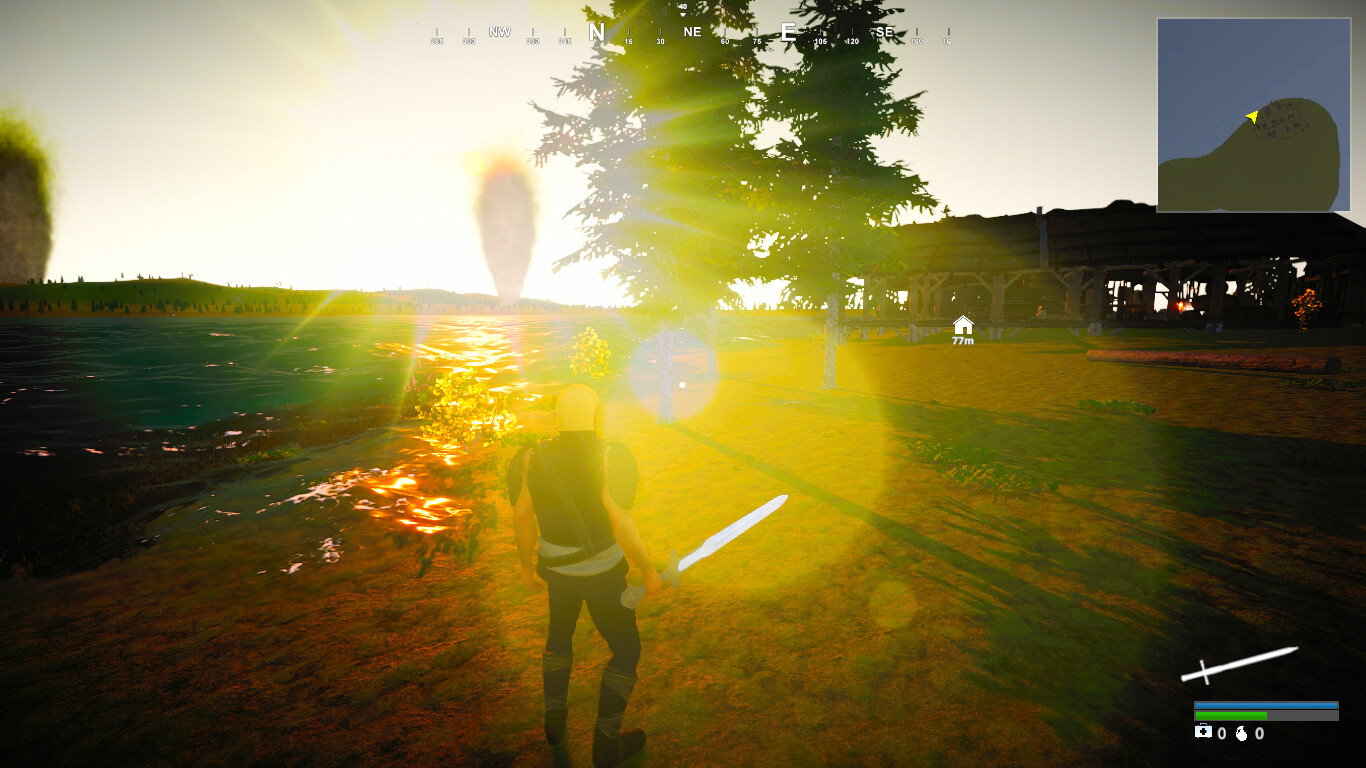Click the E marker on the compass bar
Viewport: 1366px width, 768px height.
click(x=788, y=31)
